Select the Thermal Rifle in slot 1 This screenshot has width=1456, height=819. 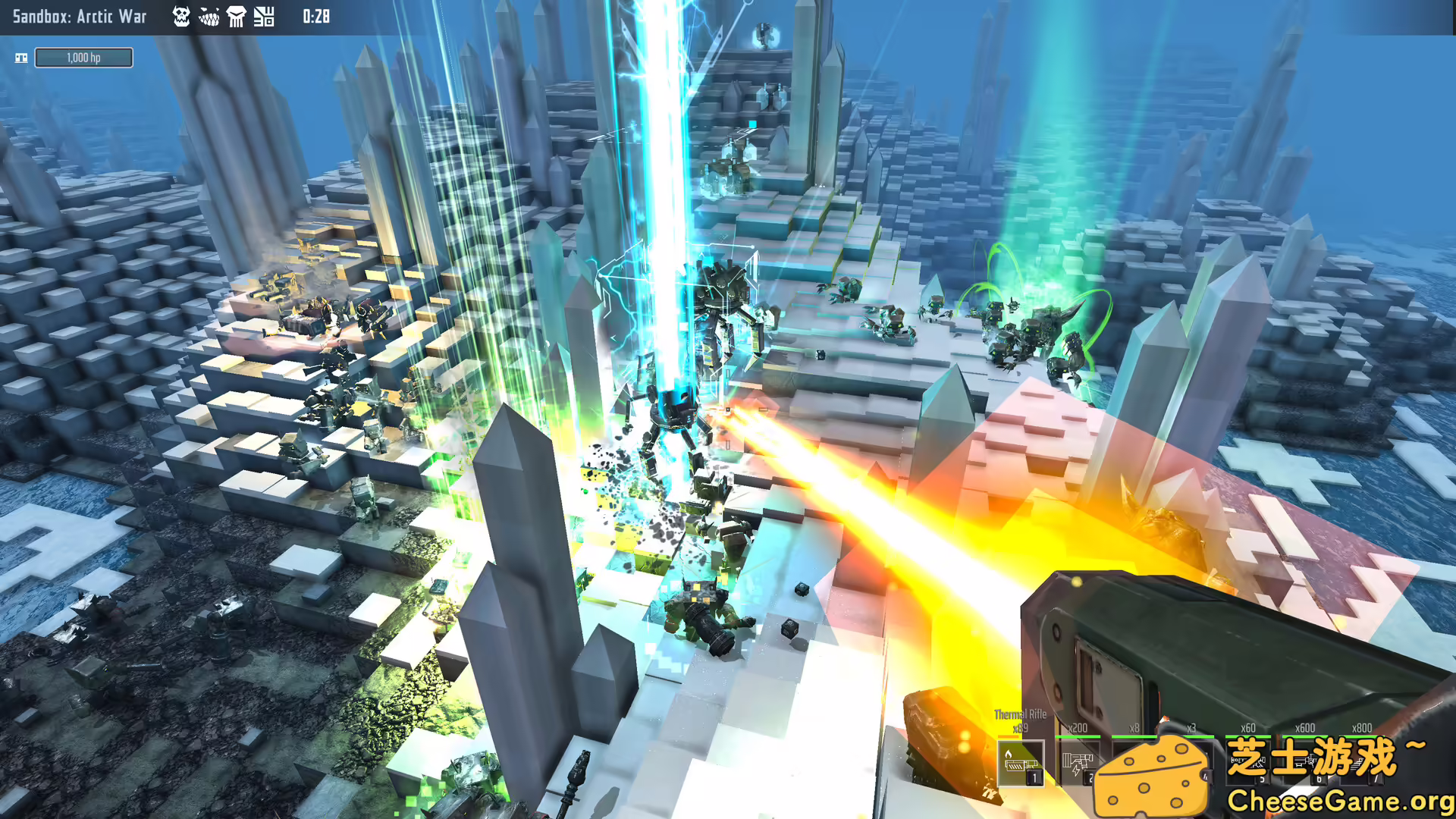[1021, 761]
